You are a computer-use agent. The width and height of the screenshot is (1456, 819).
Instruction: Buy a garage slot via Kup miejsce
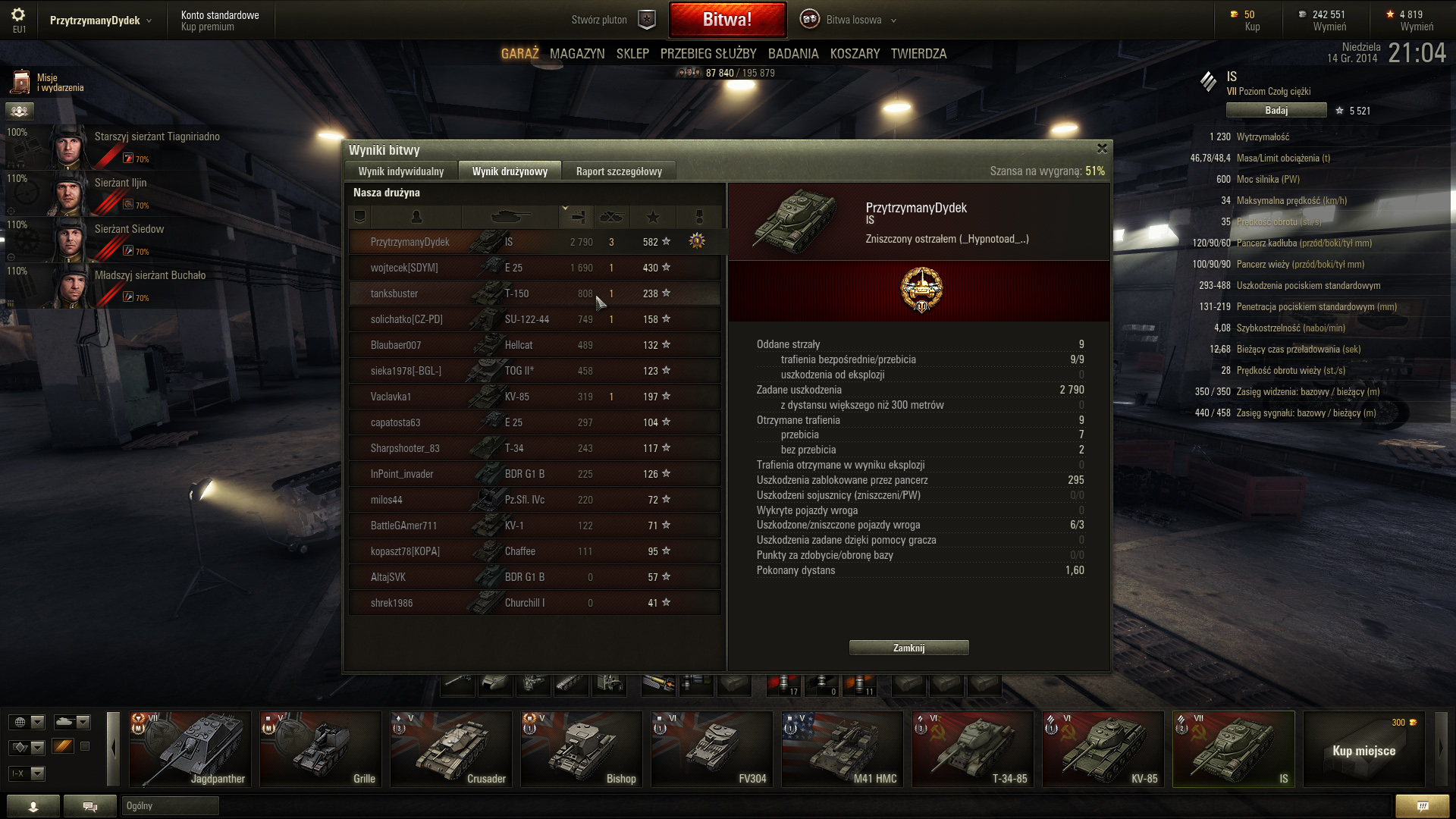pyautogui.click(x=1363, y=750)
